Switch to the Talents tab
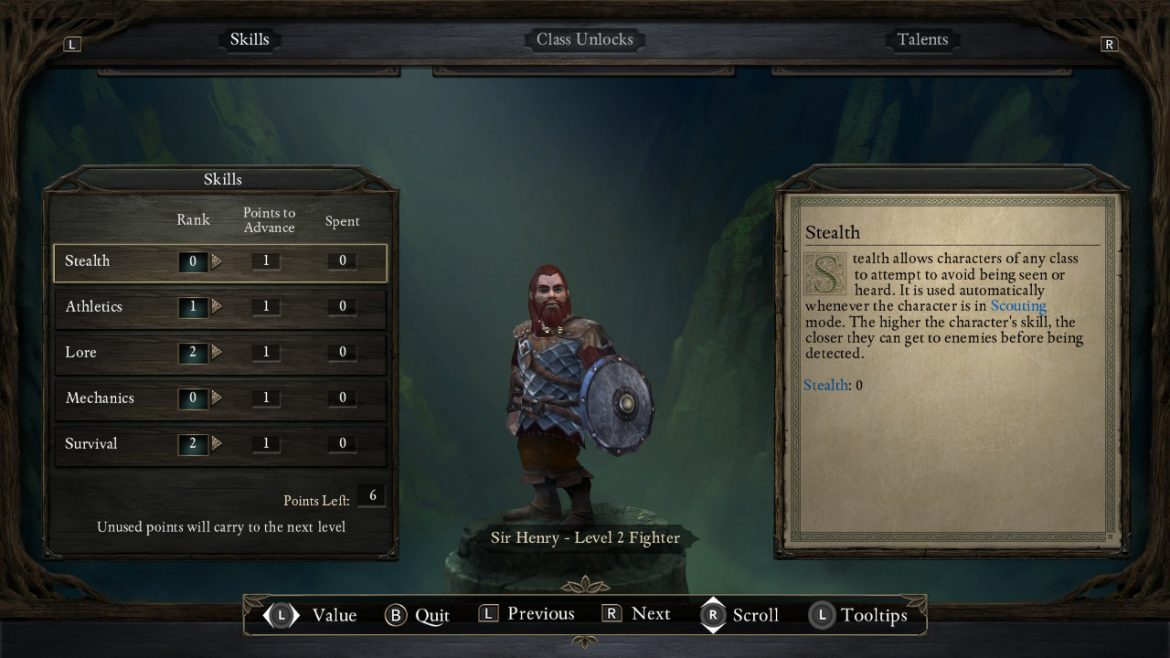The width and height of the screenshot is (1170, 658). 922,40
